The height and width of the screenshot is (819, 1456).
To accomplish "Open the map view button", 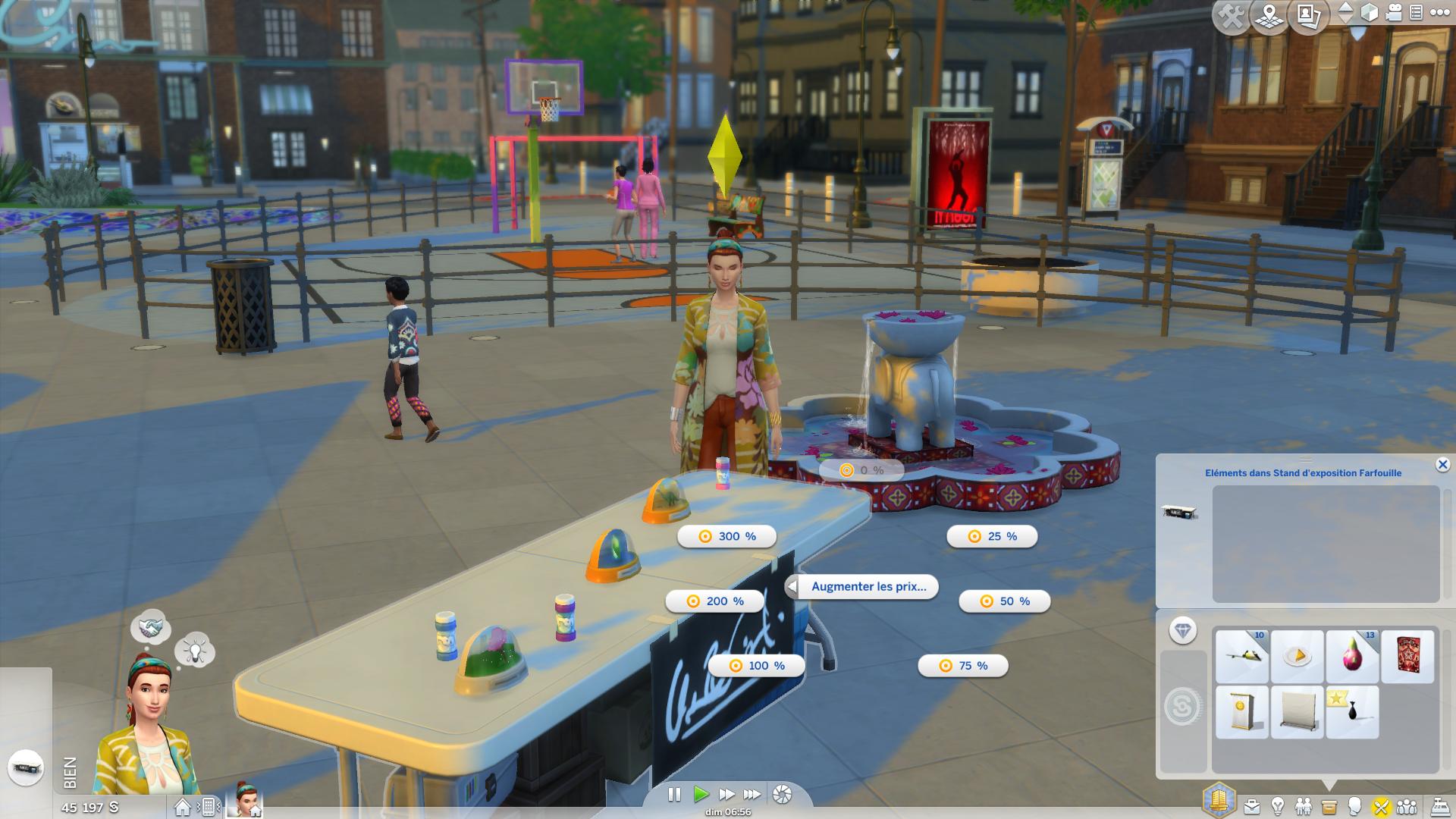I will coord(1269,16).
